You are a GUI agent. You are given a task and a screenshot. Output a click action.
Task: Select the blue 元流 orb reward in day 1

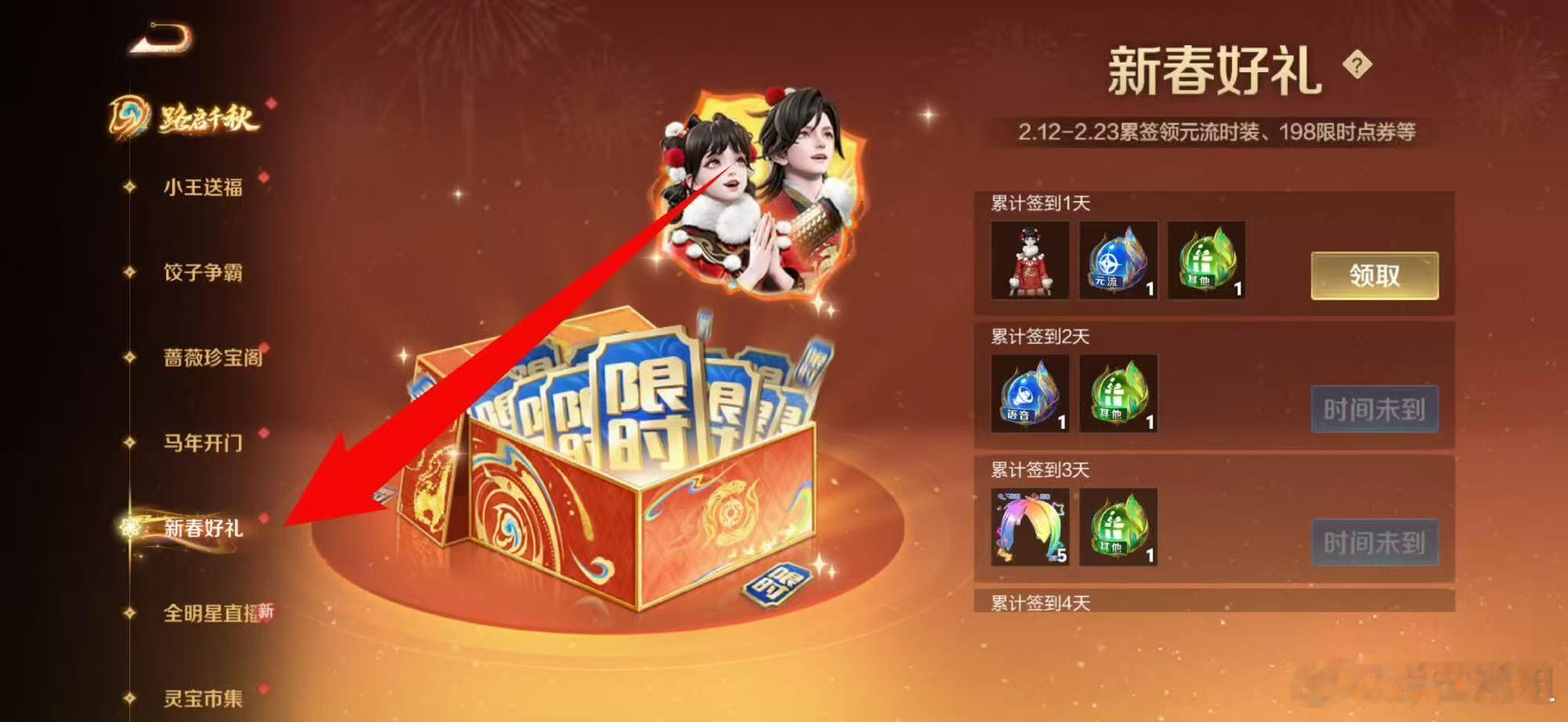1117,264
